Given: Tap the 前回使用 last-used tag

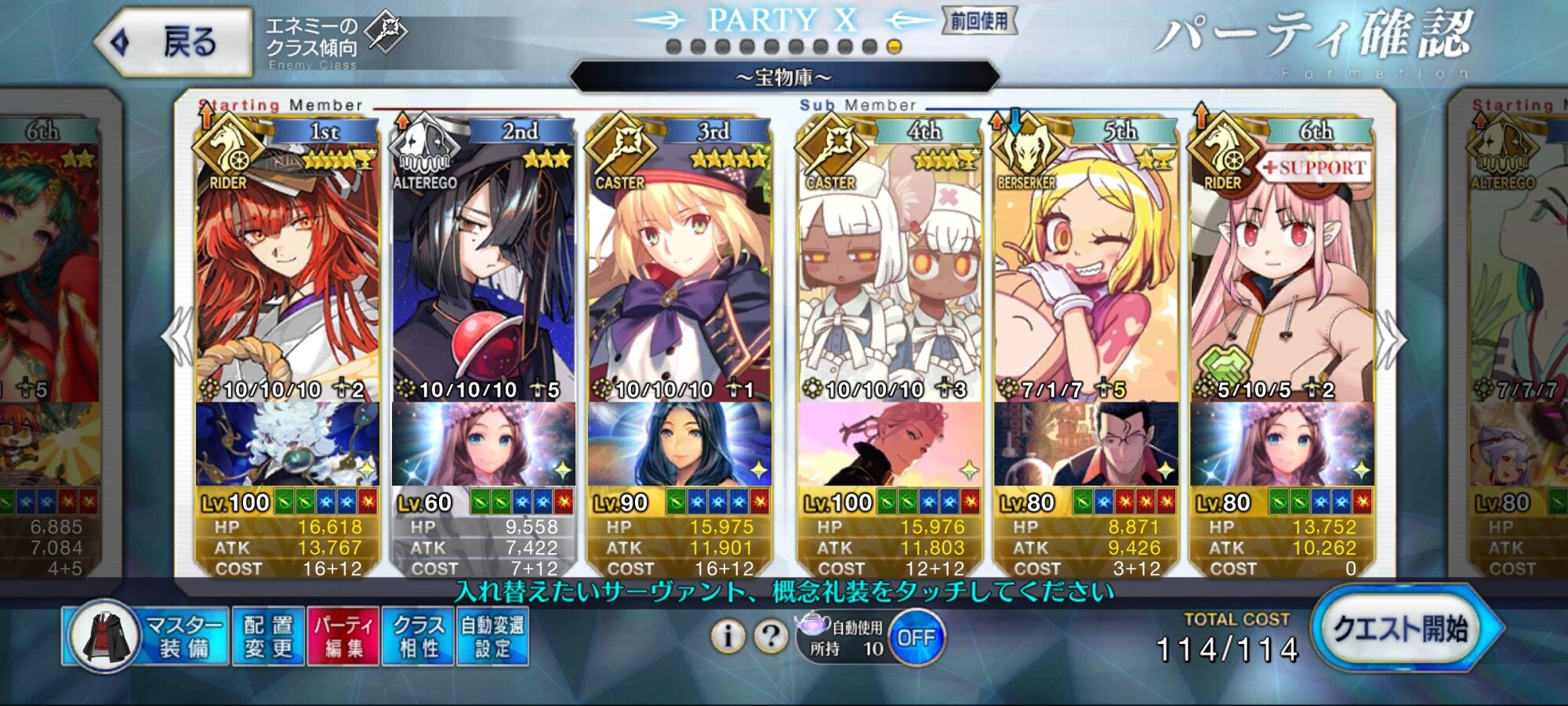Looking at the screenshot, I should [979, 21].
